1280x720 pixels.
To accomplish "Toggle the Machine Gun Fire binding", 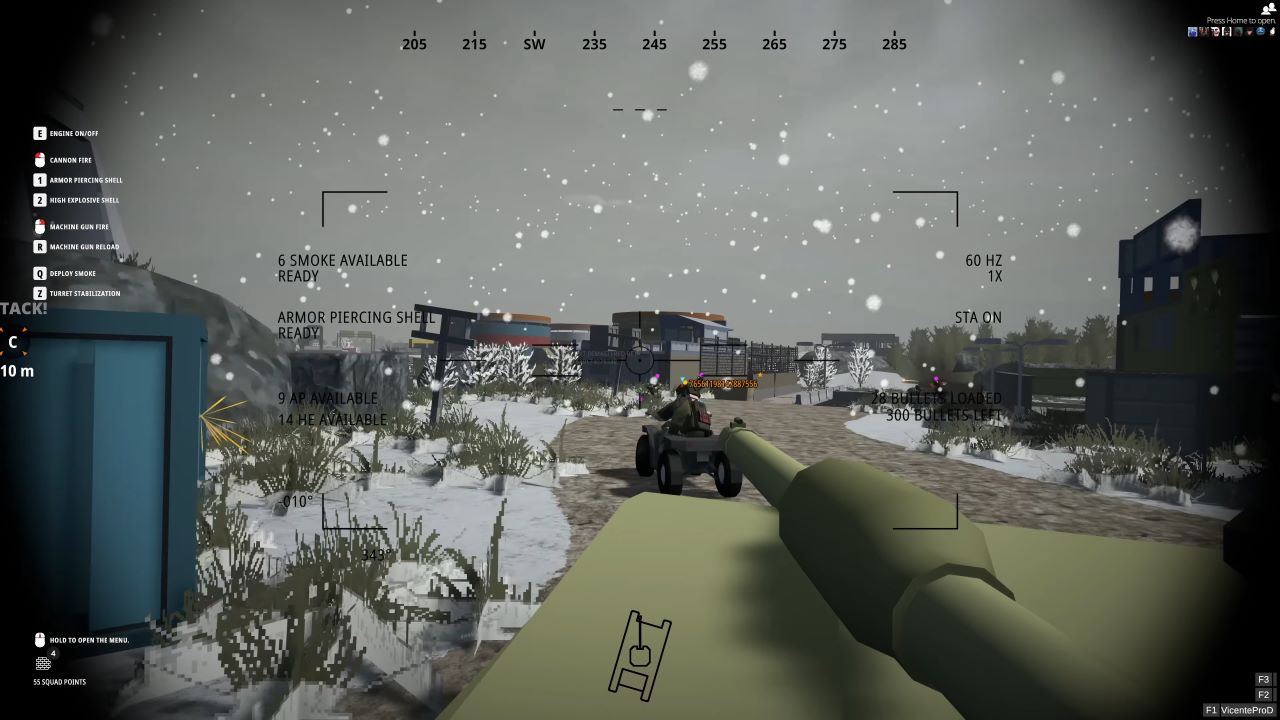I will (38, 227).
